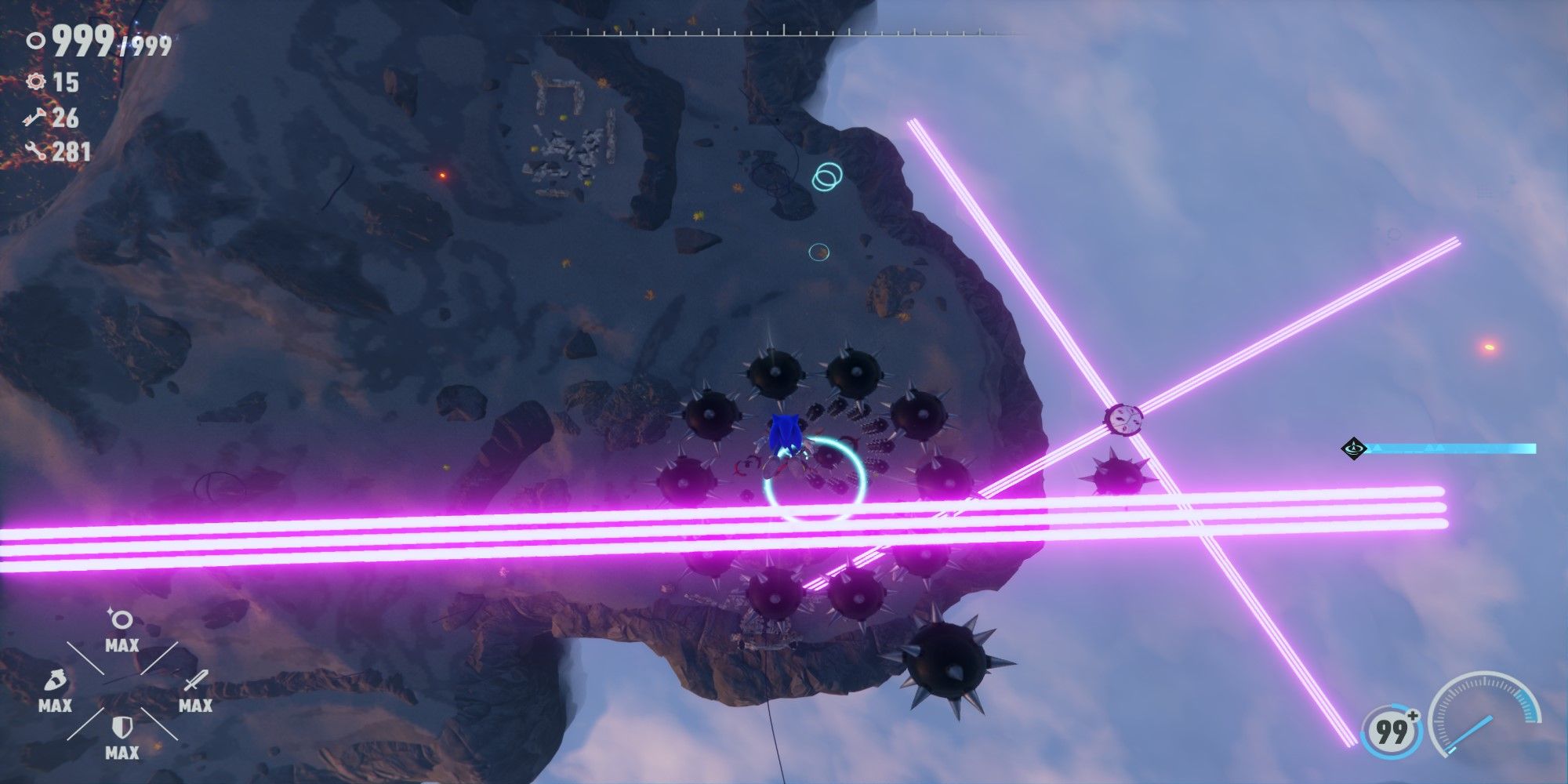This screenshot has width=1568, height=784.
Task: Click the ring counter icon
Action: click(x=34, y=40)
